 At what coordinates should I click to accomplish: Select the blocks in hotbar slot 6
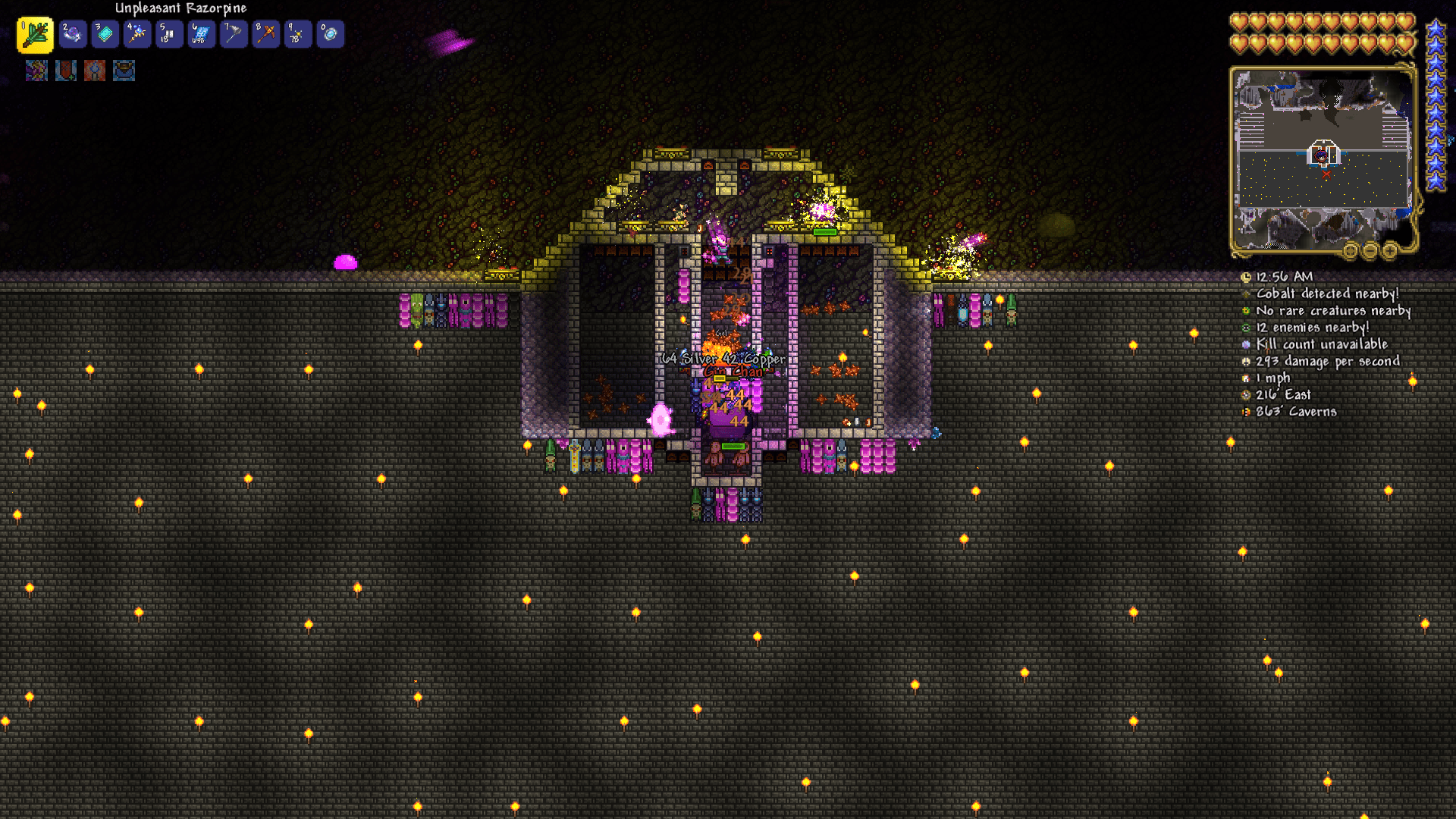click(200, 33)
